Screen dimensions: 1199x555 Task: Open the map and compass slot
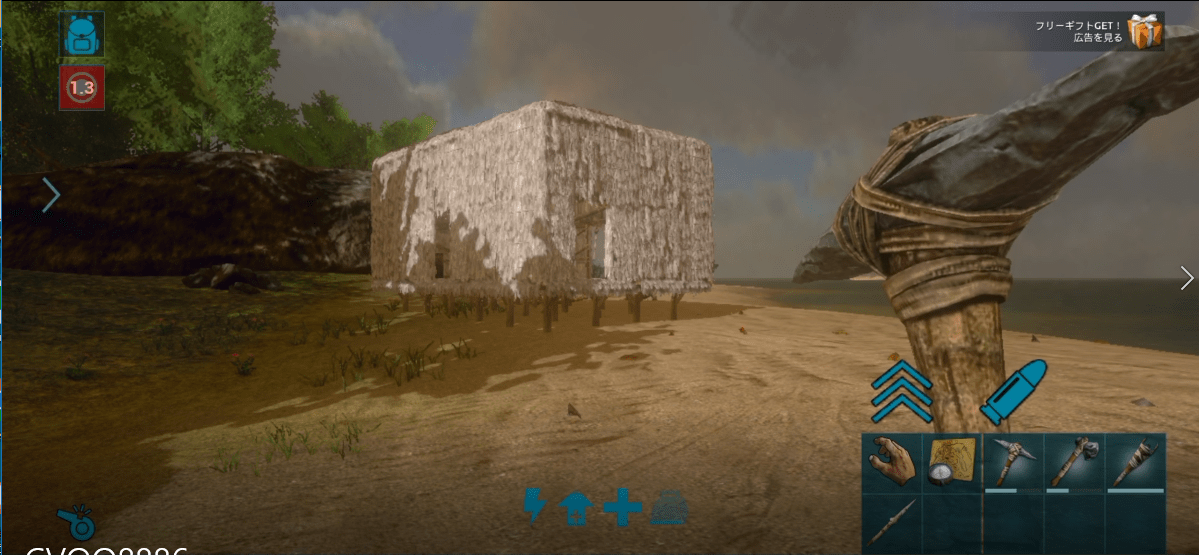click(x=952, y=463)
